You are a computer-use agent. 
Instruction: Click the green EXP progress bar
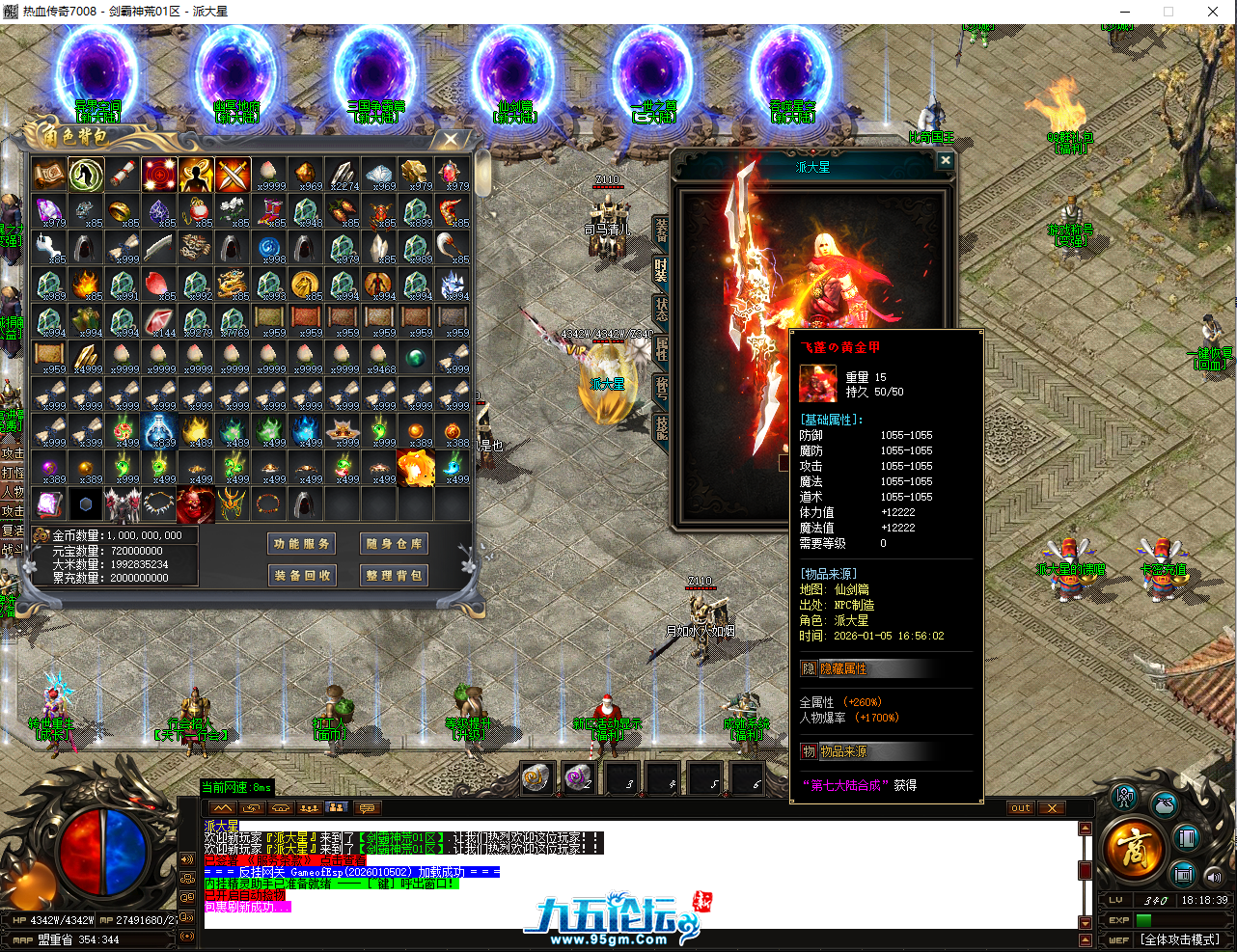click(x=1143, y=919)
